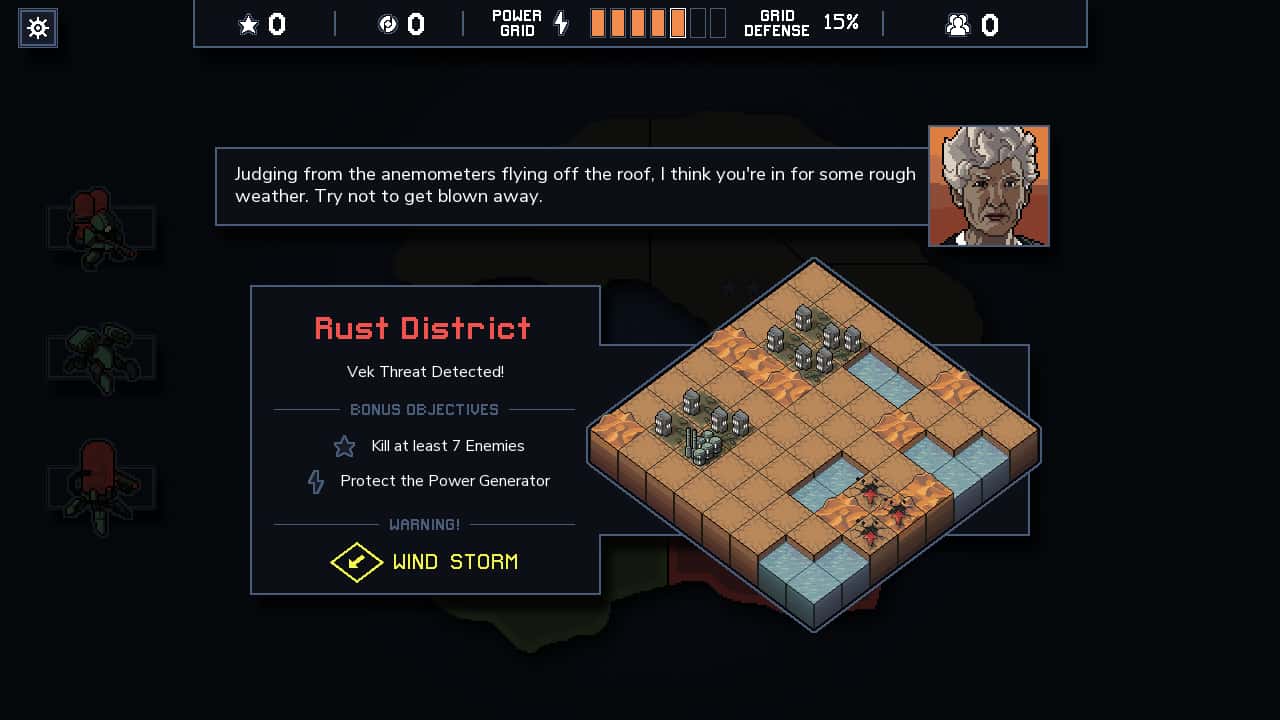The image size is (1280, 720).
Task: Click the CEO advisor portrait
Action: 988,186
